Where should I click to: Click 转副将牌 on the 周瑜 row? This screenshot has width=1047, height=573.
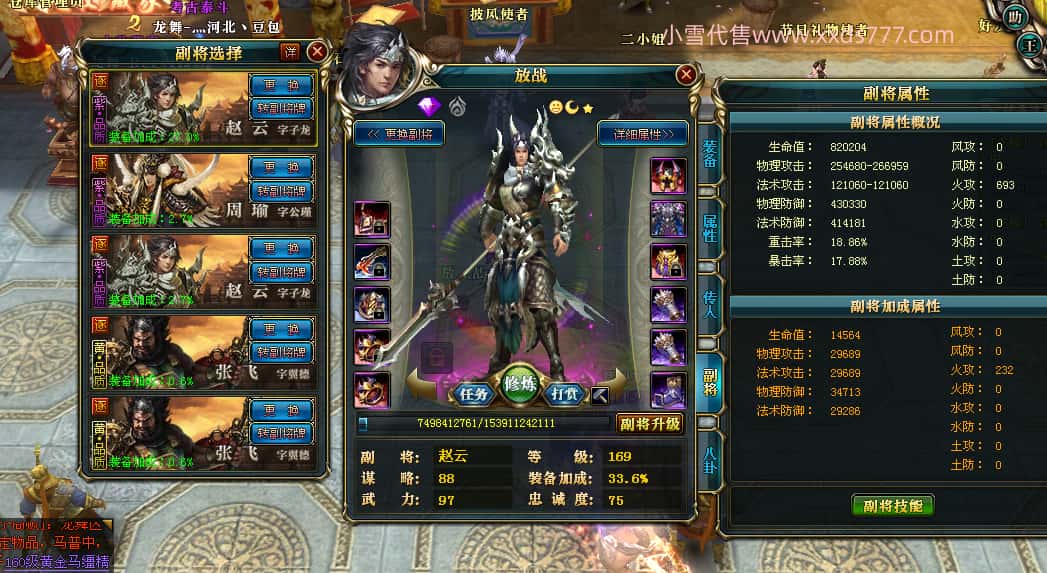[281, 190]
